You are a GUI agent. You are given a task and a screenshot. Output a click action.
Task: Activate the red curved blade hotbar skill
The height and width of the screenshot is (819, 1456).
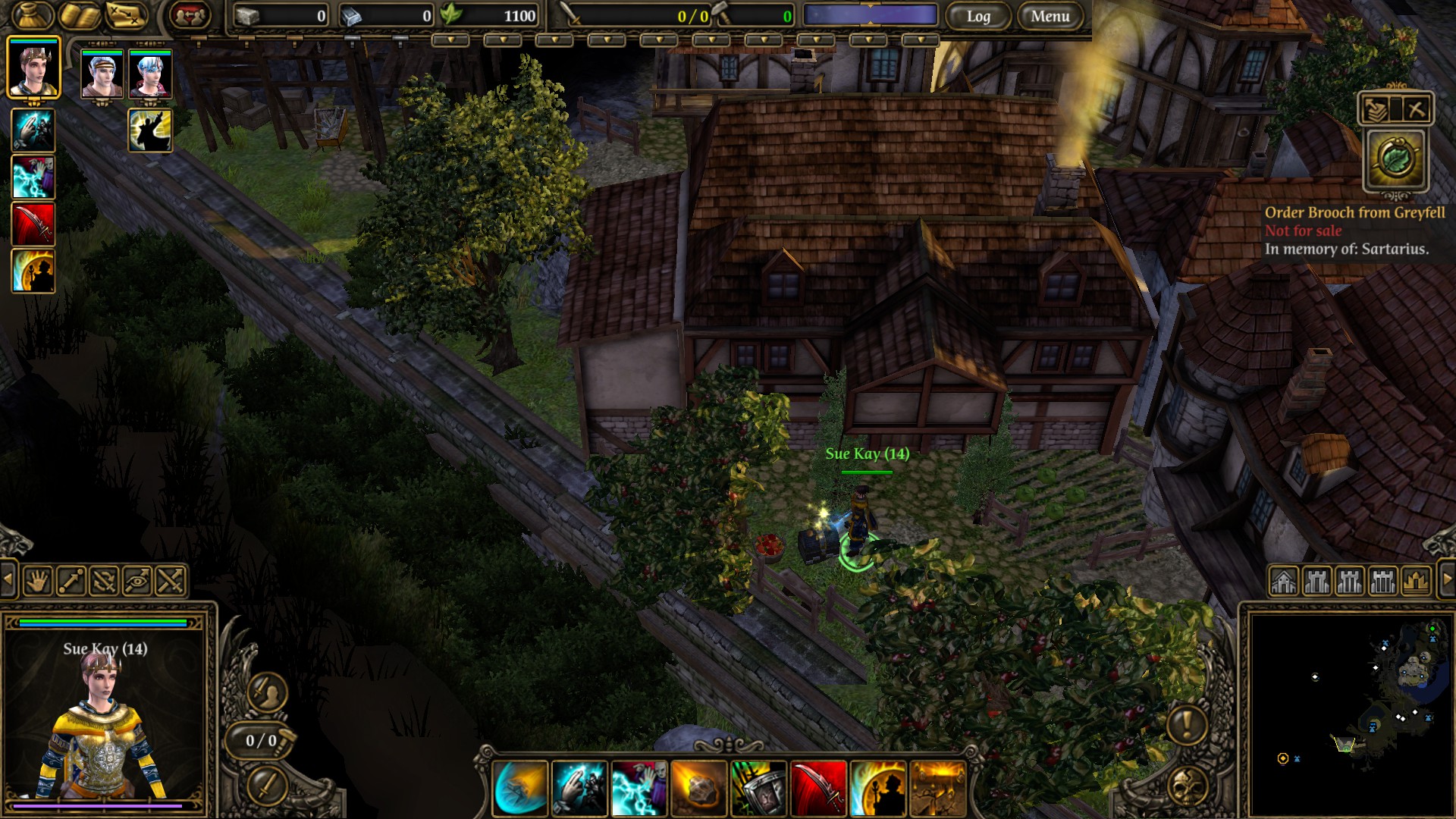(x=818, y=789)
